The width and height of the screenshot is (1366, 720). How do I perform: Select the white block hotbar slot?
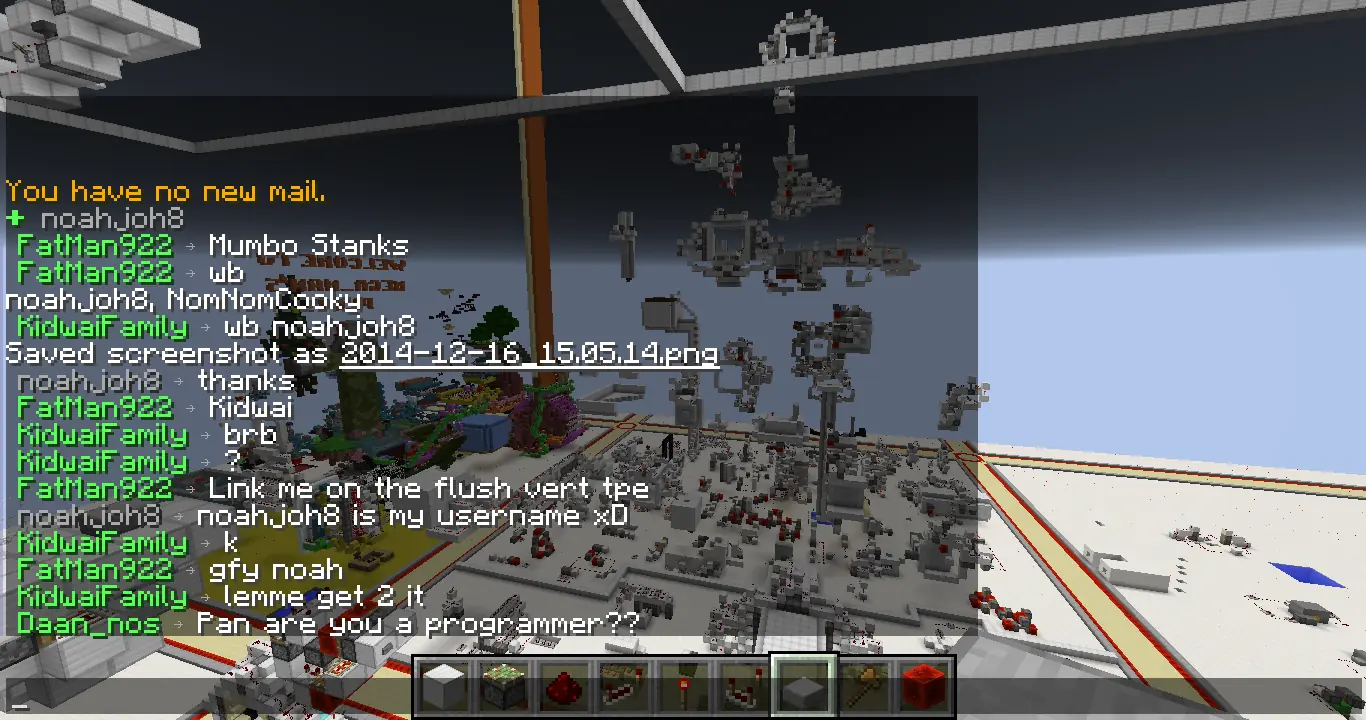tap(444, 687)
